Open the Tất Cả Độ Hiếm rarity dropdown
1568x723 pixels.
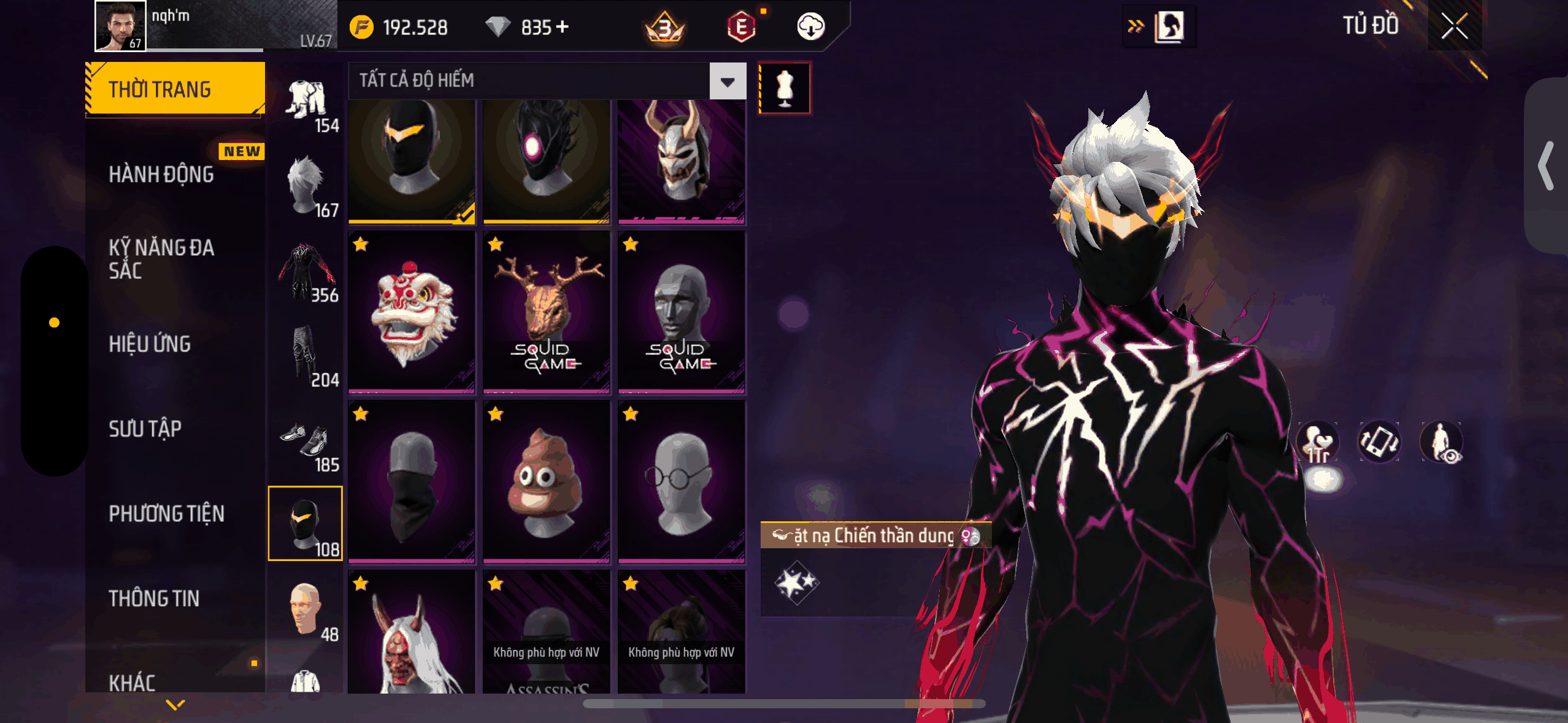728,81
